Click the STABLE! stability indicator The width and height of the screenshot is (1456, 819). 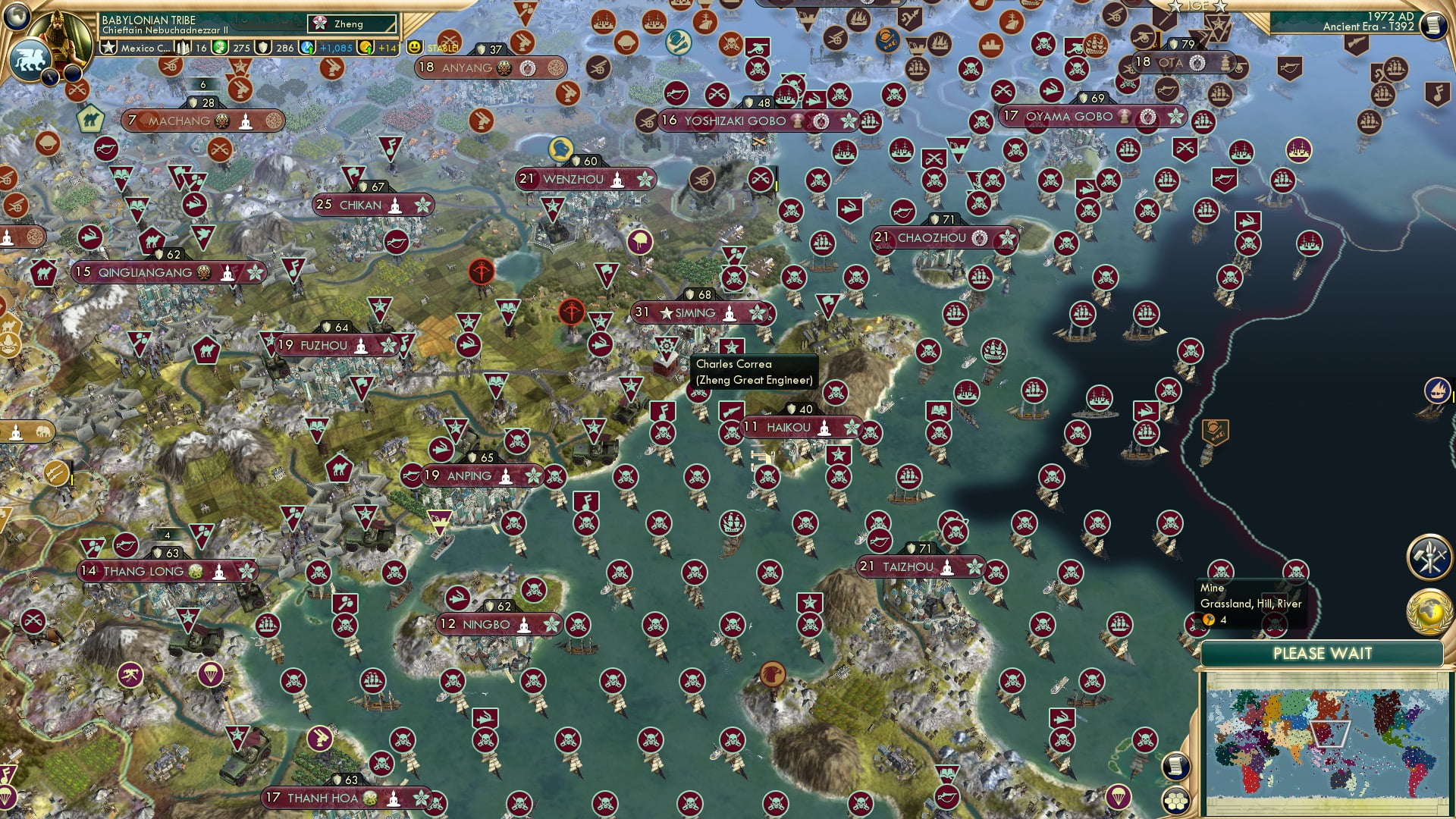click(441, 47)
